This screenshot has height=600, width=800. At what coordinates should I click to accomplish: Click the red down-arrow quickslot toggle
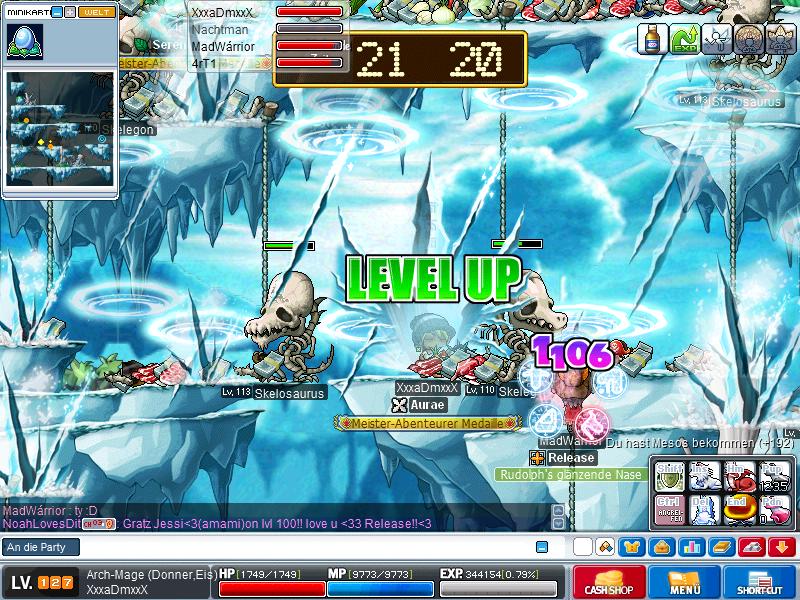tap(782, 547)
